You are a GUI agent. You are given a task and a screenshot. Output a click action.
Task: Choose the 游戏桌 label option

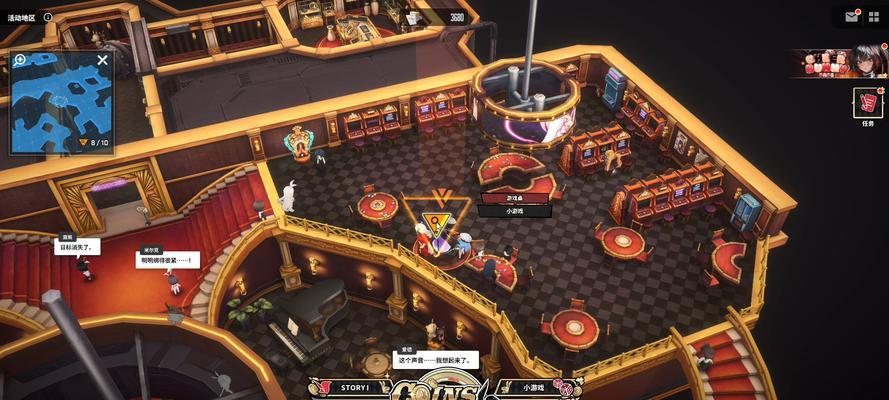[514, 198]
